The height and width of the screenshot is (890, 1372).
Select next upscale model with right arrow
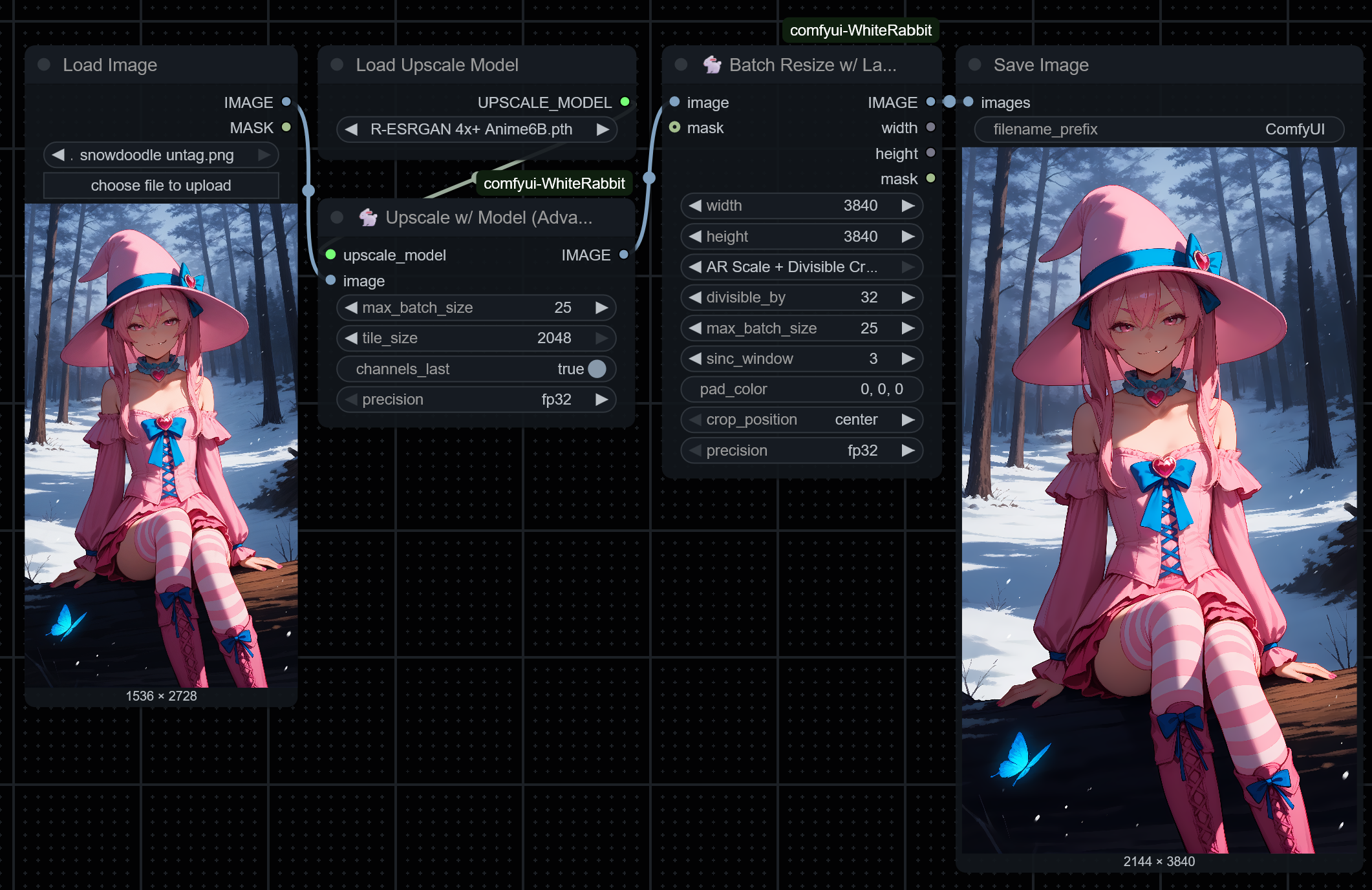(603, 129)
